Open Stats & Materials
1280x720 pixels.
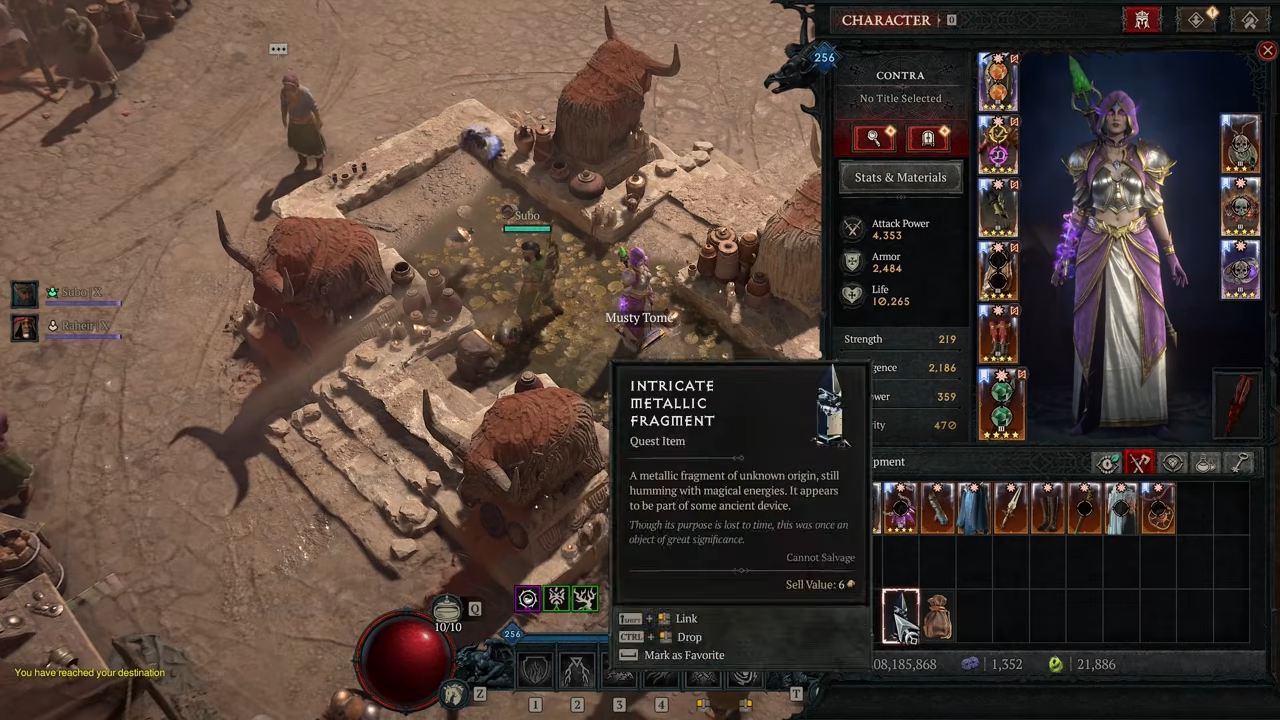[x=900, y=177]
